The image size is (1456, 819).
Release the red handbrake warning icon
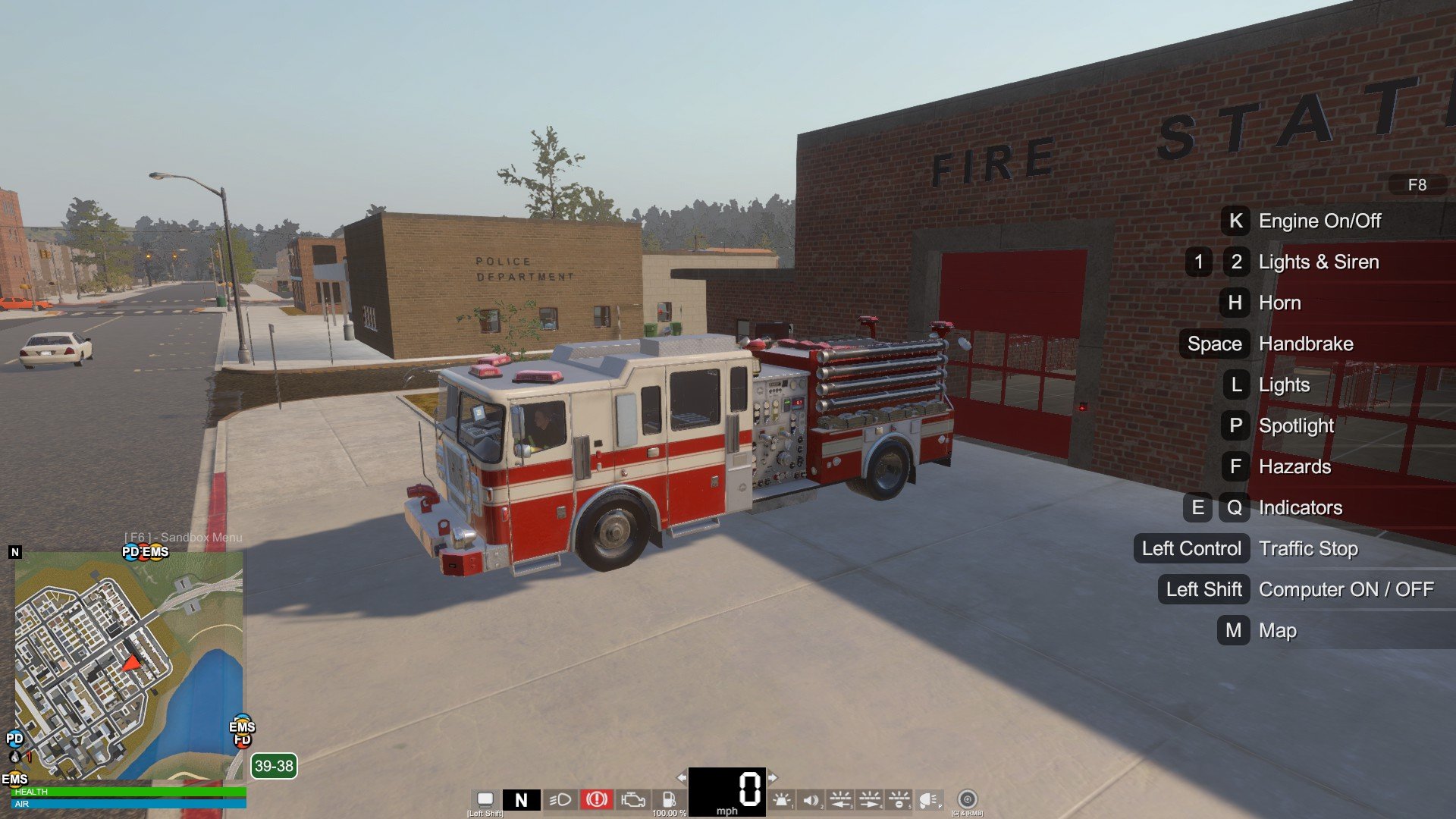597,799
